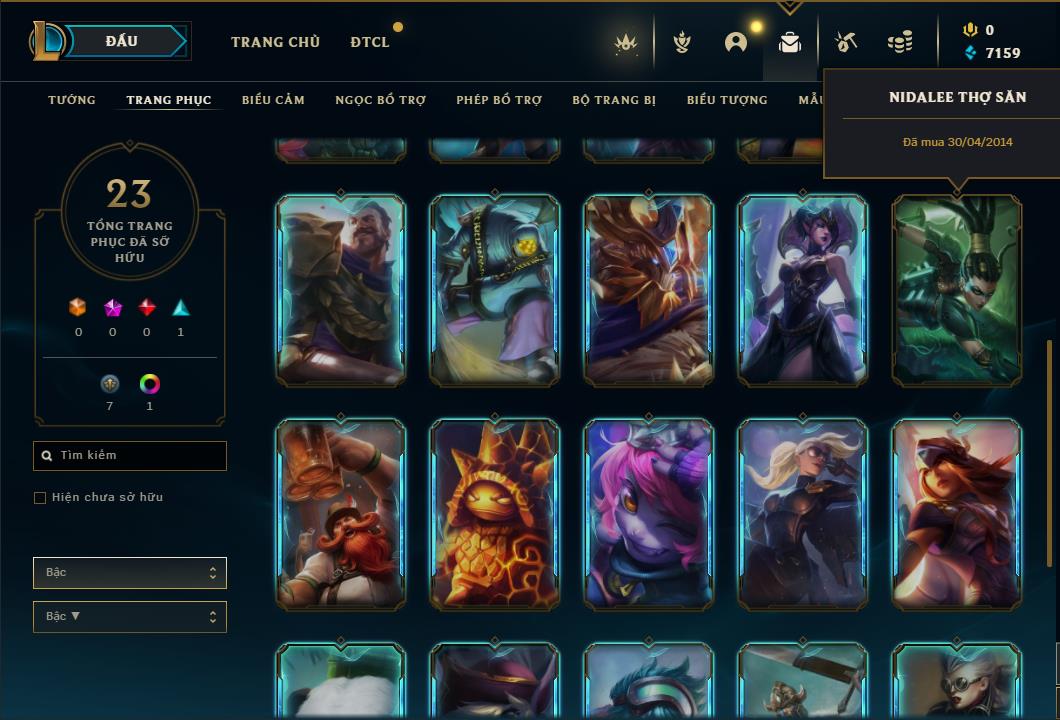Select the PHÉP BỔ TRỢ tab
The width and height of the screenshot is (1060, 720).
(499, 100)
